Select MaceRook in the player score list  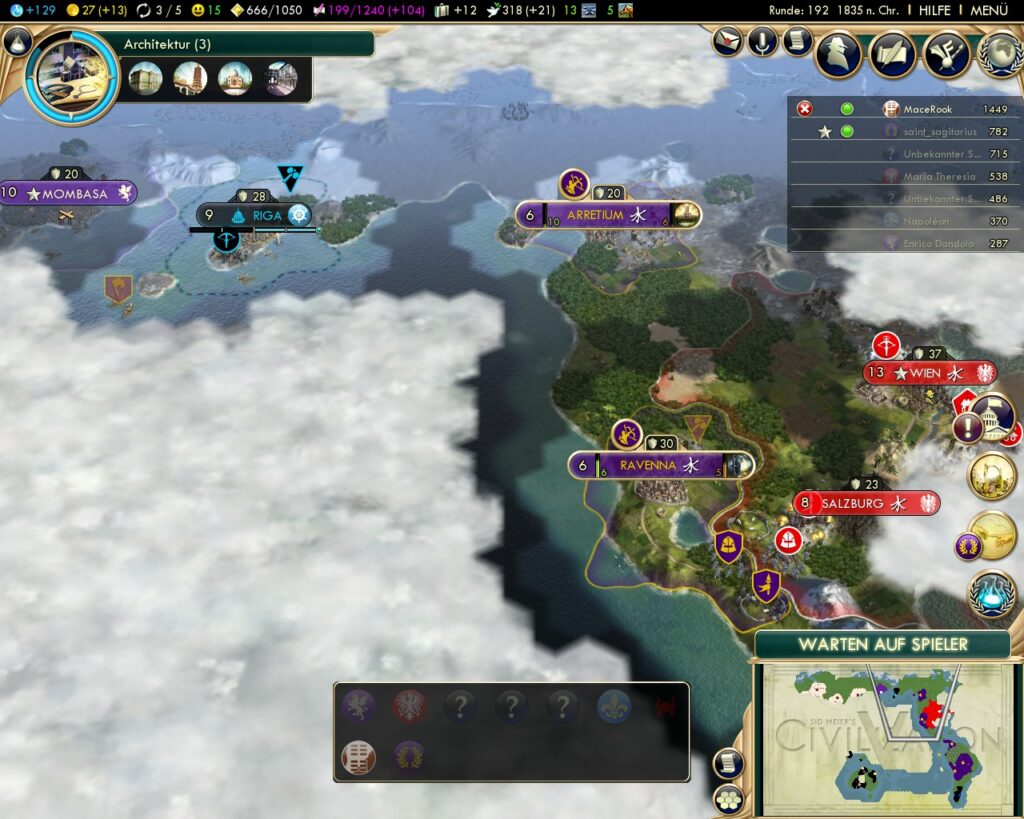(928, 109)
